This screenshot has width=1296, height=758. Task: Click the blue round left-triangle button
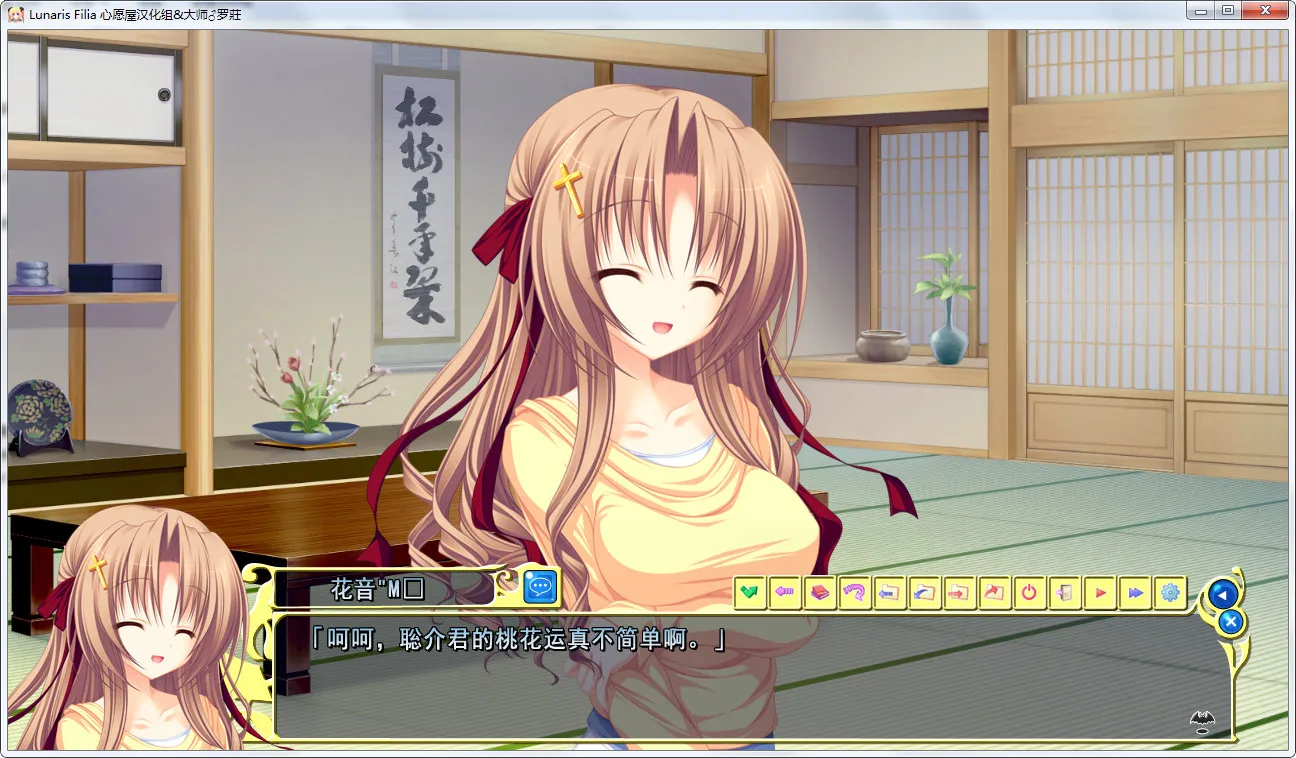1221,594
